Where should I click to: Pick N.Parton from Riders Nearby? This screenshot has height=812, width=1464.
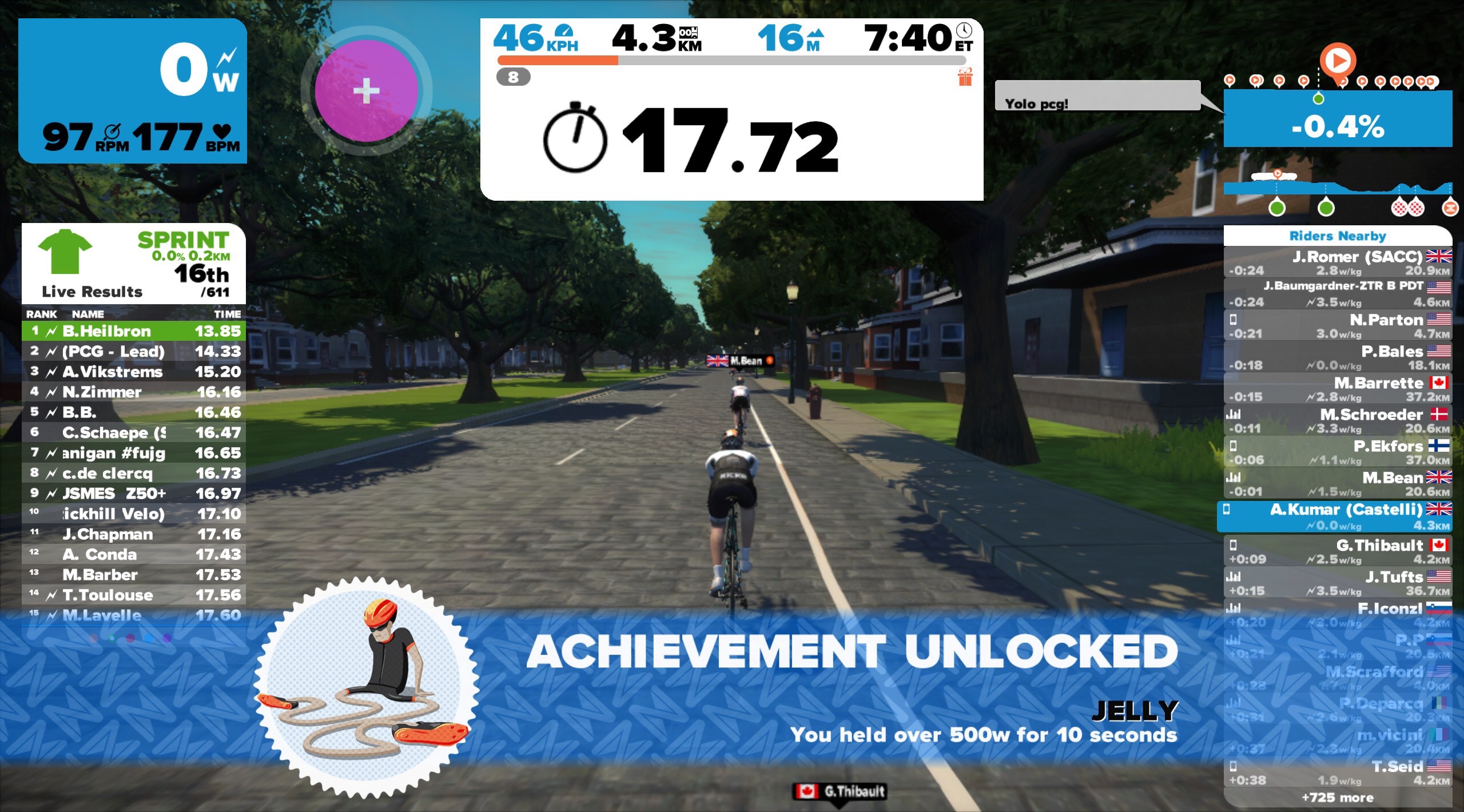coord(1337,325)
